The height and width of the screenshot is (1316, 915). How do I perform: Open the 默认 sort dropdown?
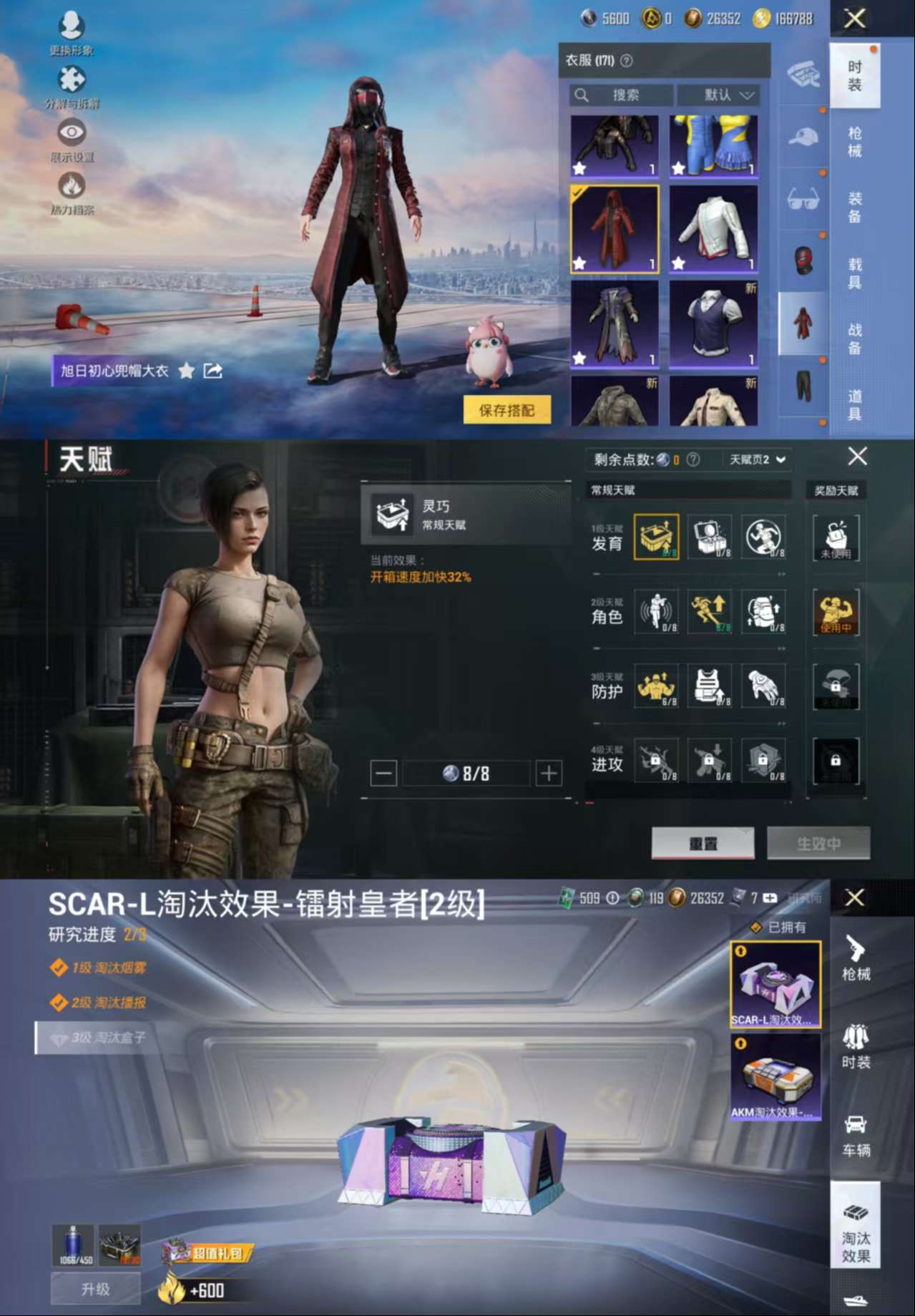[718, 95]
